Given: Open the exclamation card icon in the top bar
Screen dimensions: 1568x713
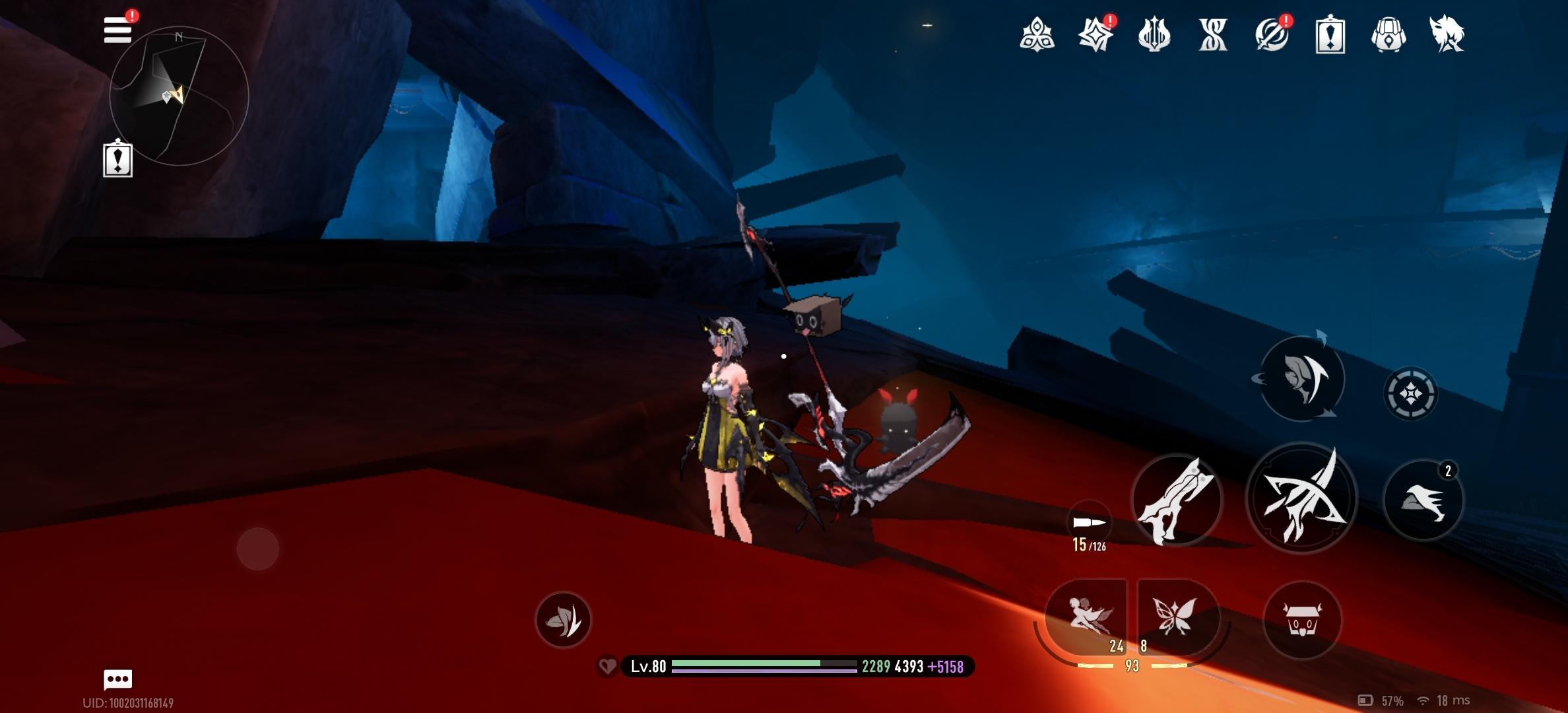Looking at the screenshot, I should 1330,34.
